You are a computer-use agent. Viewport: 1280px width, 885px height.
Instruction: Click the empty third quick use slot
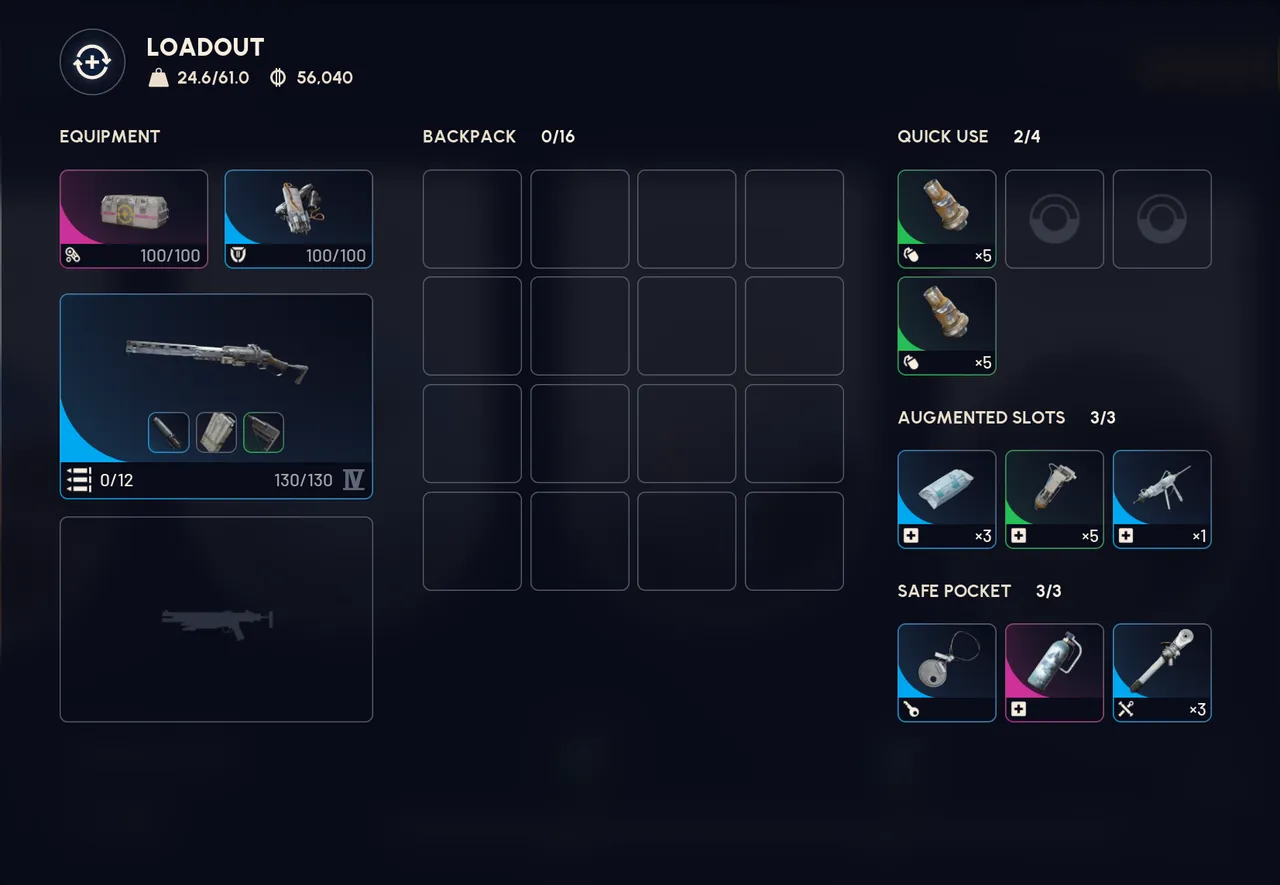[1162, 218]
